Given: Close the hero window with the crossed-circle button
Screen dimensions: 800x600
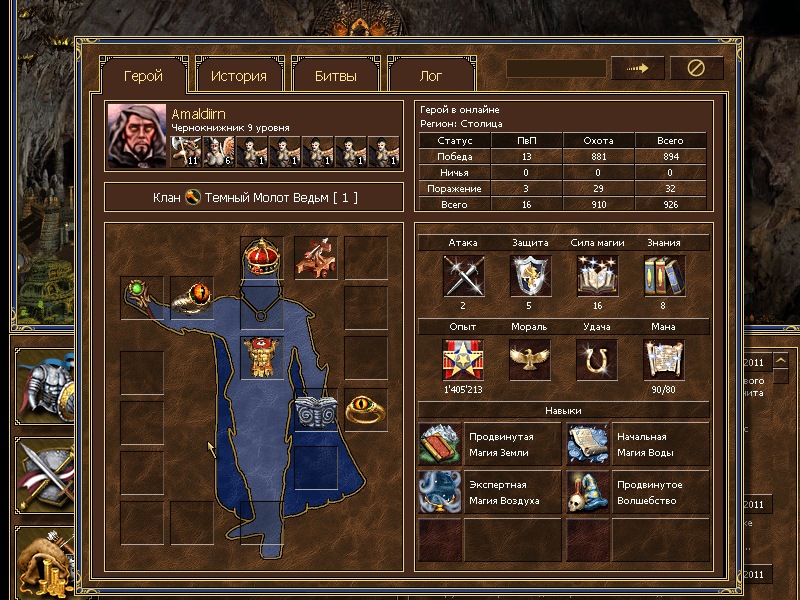Looking at the screenshot, I should [x=696, y=68].
